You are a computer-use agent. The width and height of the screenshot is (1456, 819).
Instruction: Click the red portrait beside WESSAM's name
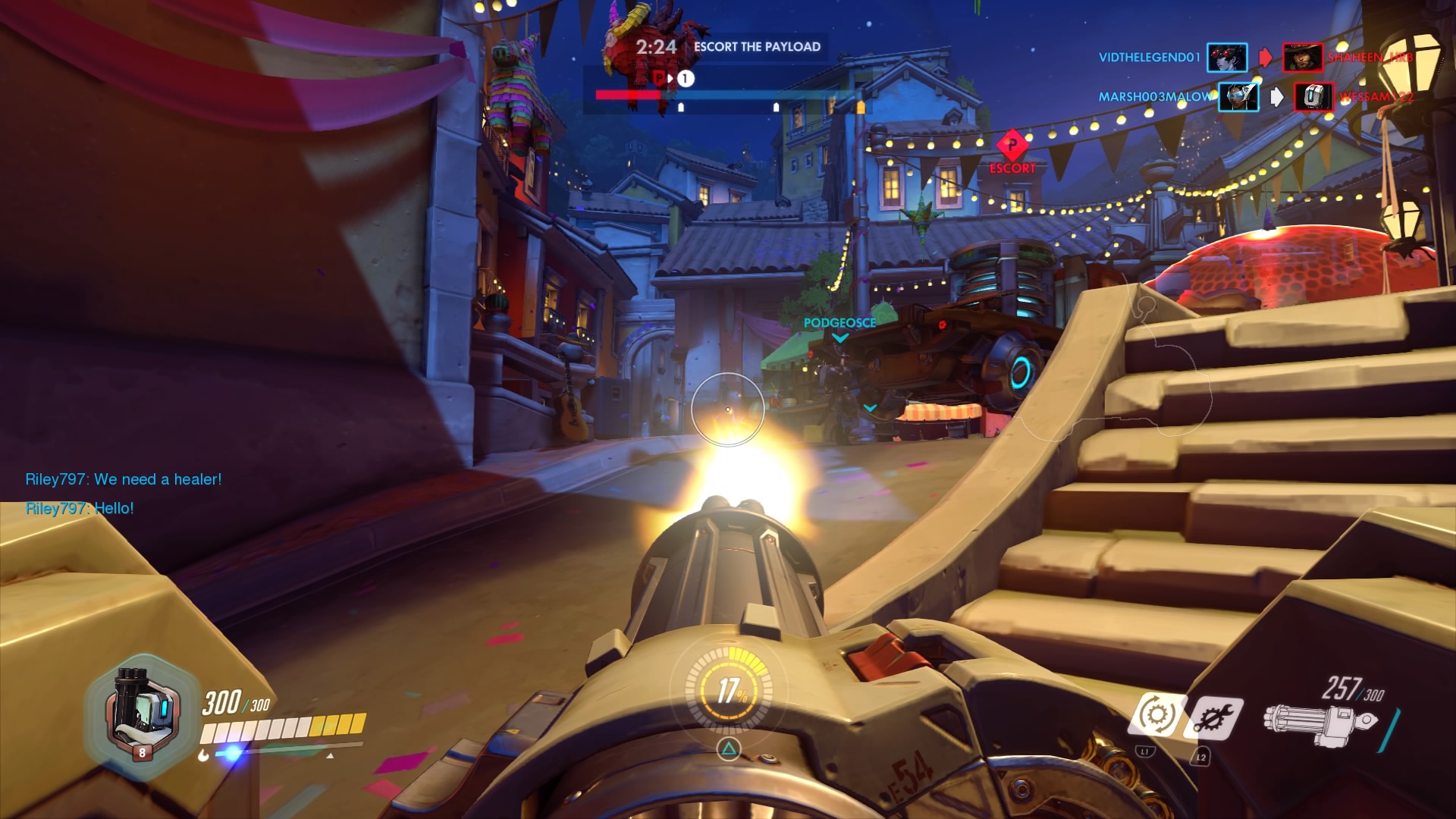[1313, 97]
